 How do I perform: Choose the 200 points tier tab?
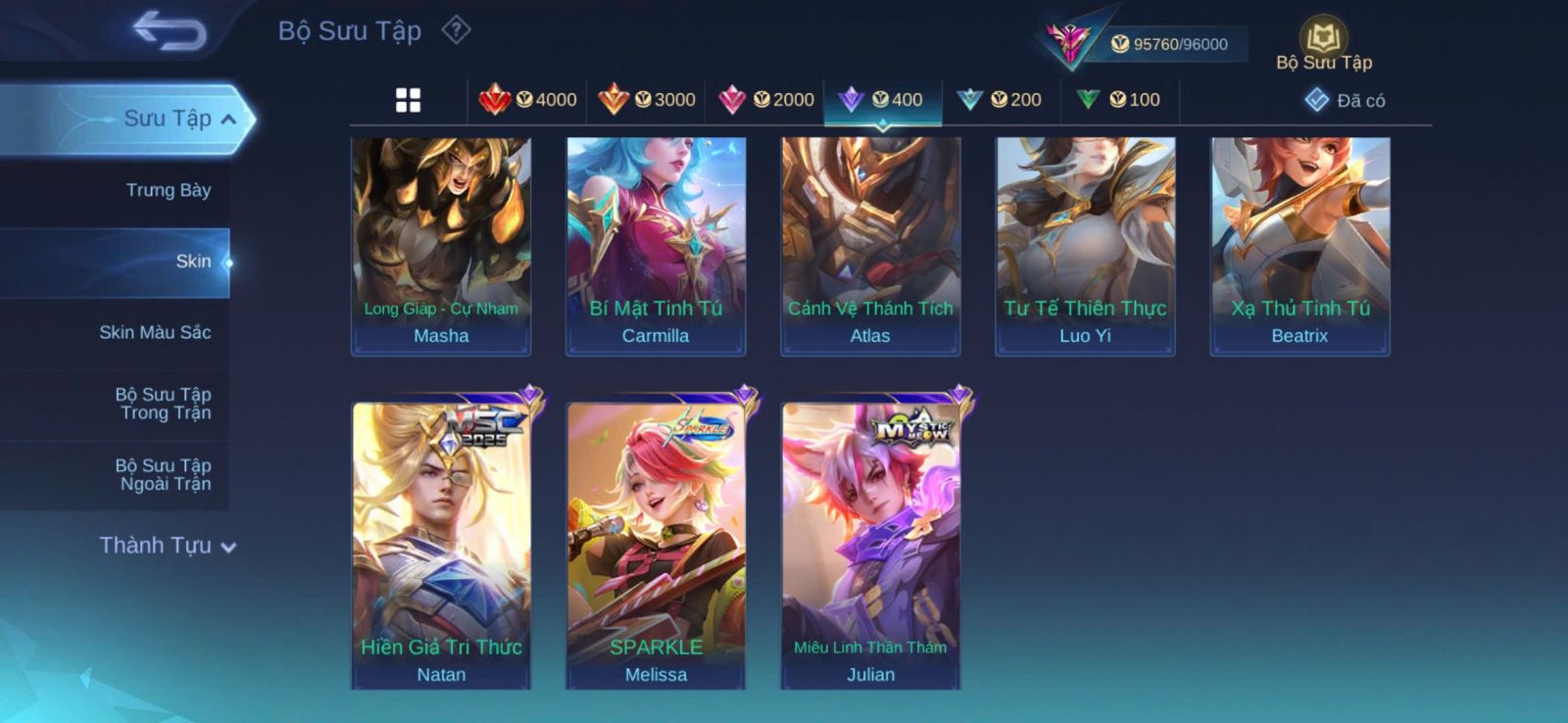click(1000, 100)
